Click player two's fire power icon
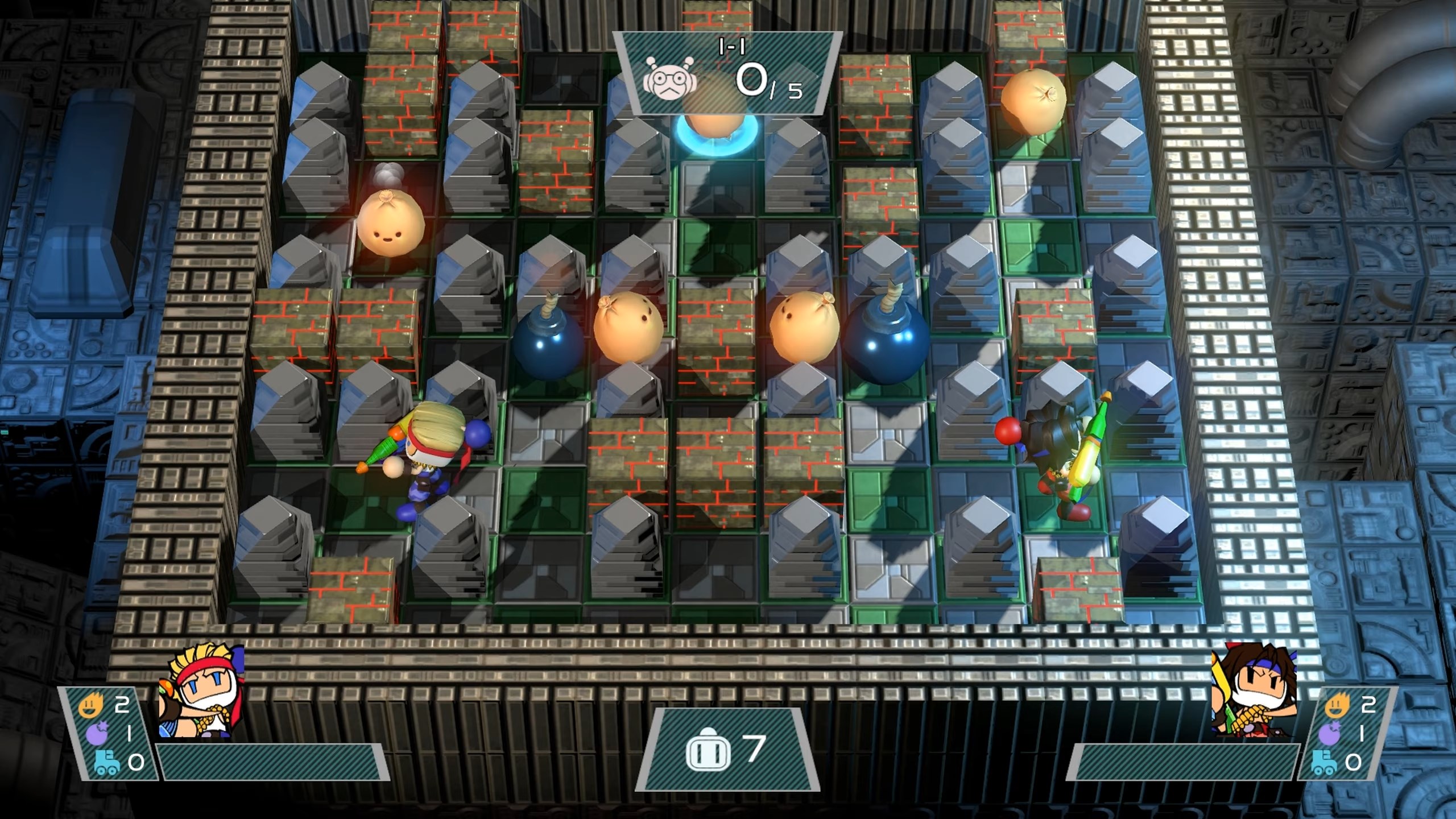Screen dimensions: 1456x819 pyautogui.click(x=1336, y=707)
